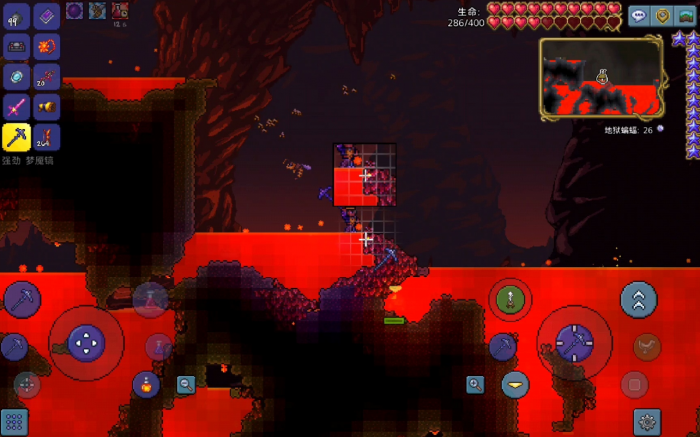Tap the large pickaxe quick-tool button
Image resolution: width=700 pixels, height=437 pixels.
click(x=22, y=298)
